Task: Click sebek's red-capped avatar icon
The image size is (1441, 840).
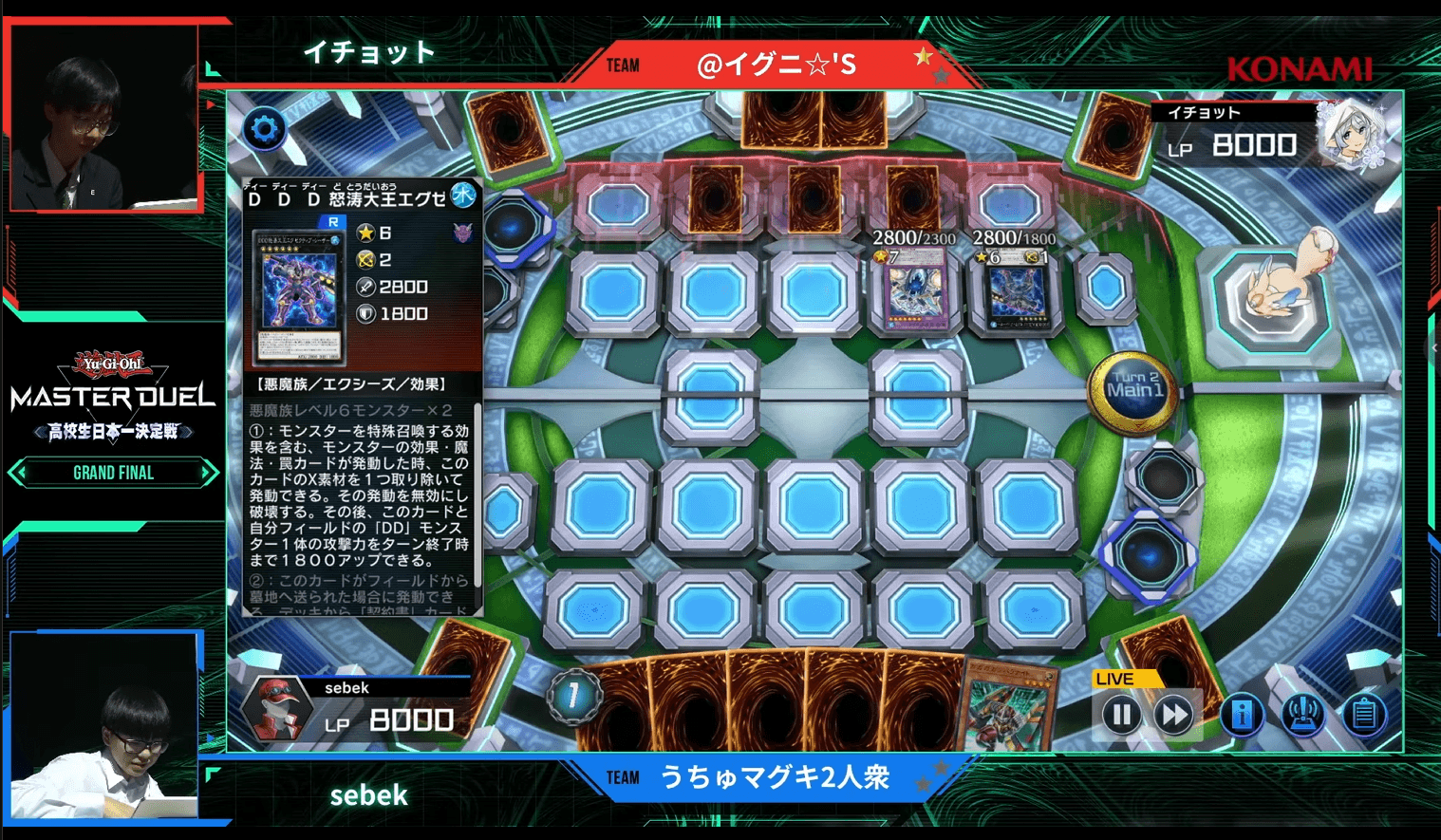Action: coord(275,709)
